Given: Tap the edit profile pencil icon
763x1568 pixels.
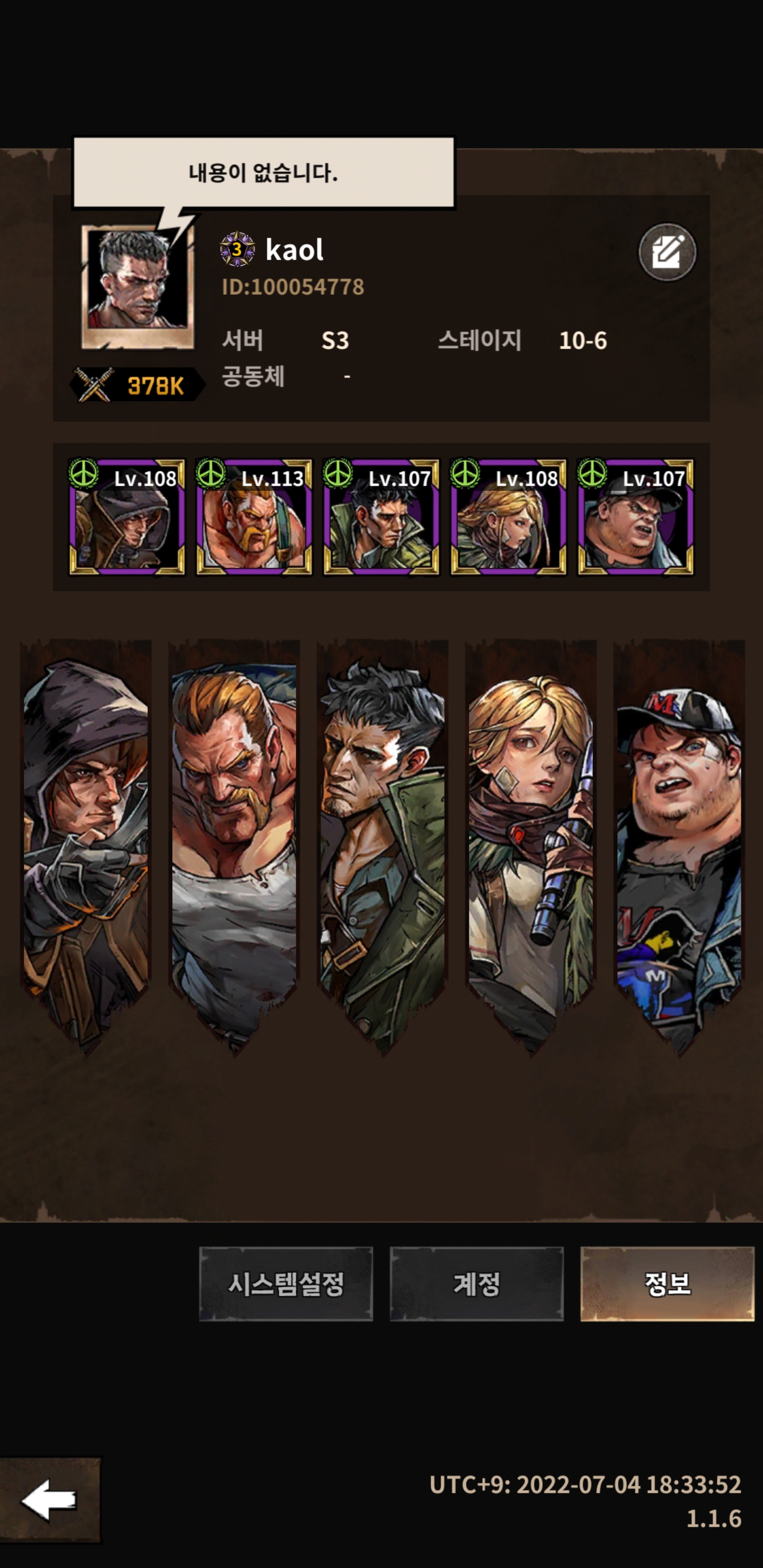Looking at the screenshot, I should [667, 252].
